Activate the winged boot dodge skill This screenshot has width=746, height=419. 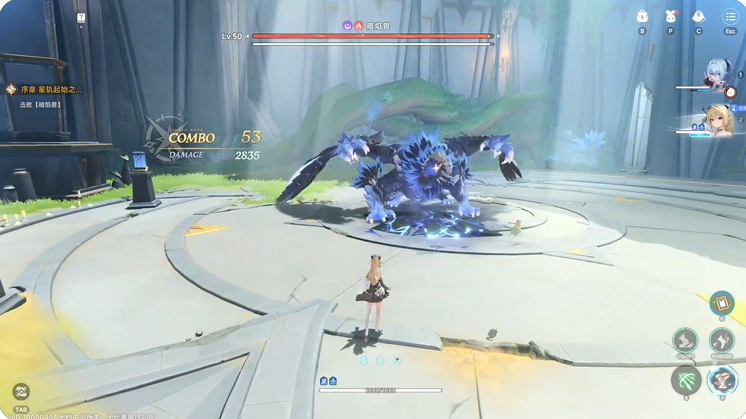click(721, 340)
